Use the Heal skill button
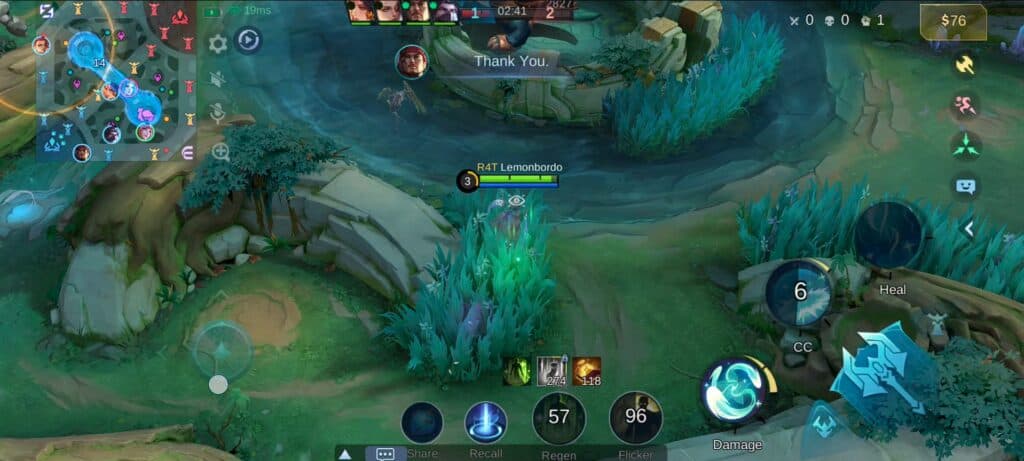The image size is (1024, 461). (889, 236)
